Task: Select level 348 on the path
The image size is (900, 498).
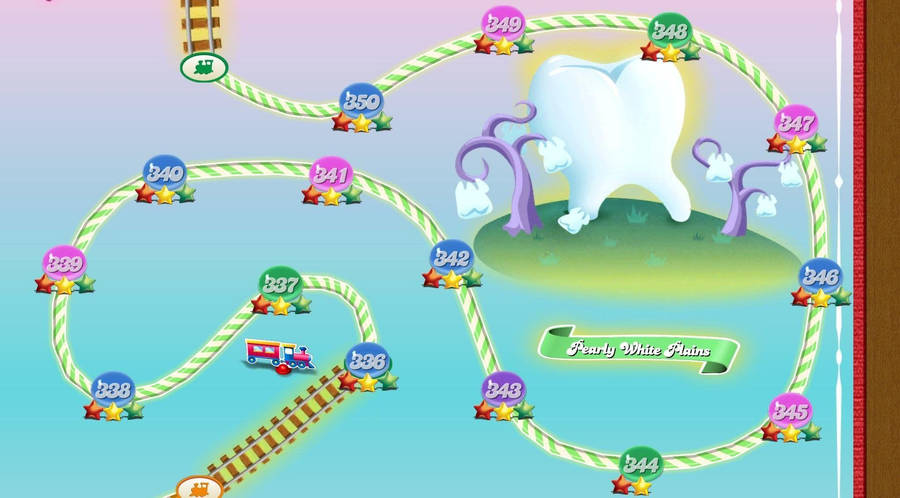Action: [670, 31]
